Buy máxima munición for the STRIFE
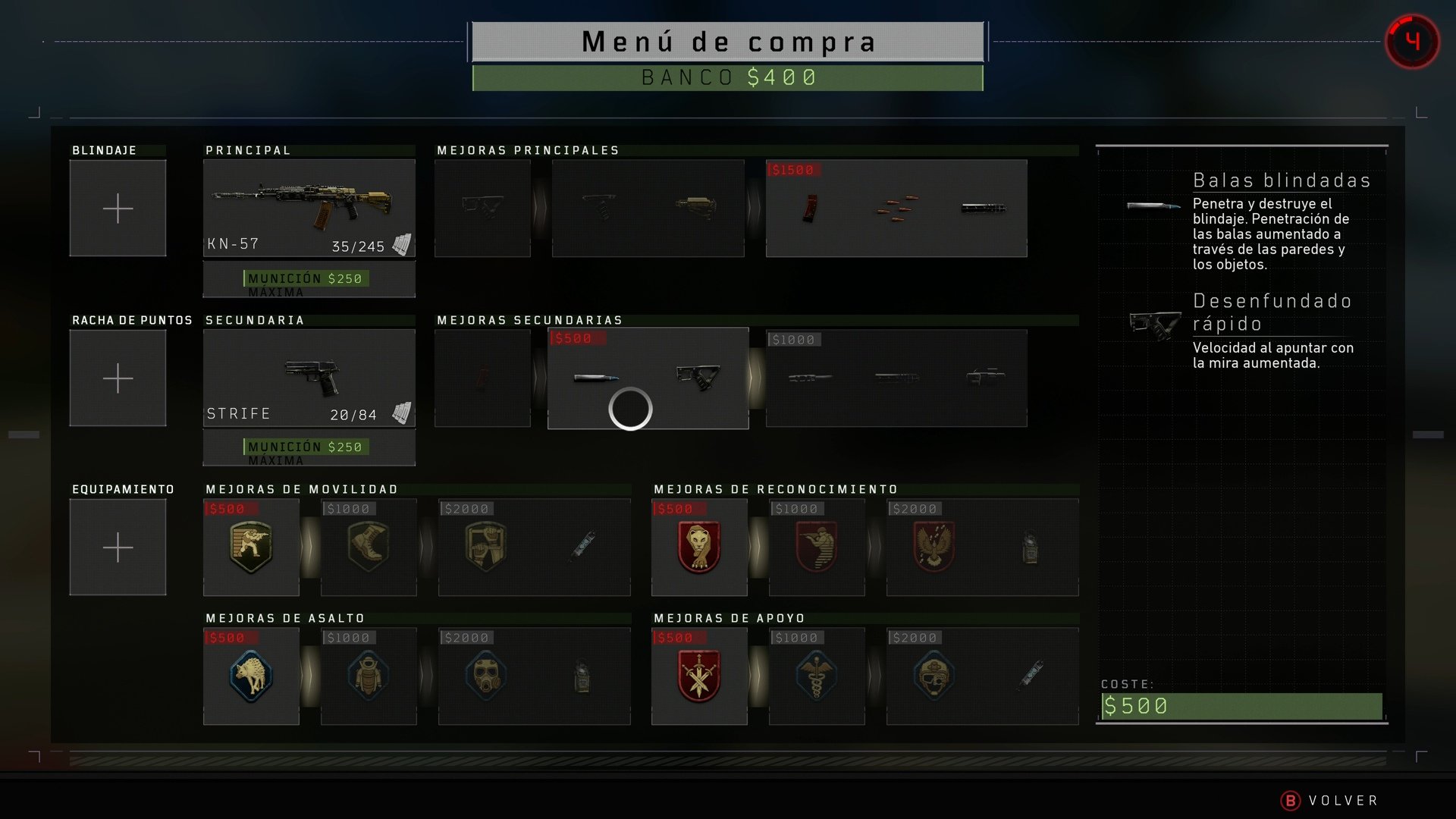The image size is (1456, 819). pos(309,448)
